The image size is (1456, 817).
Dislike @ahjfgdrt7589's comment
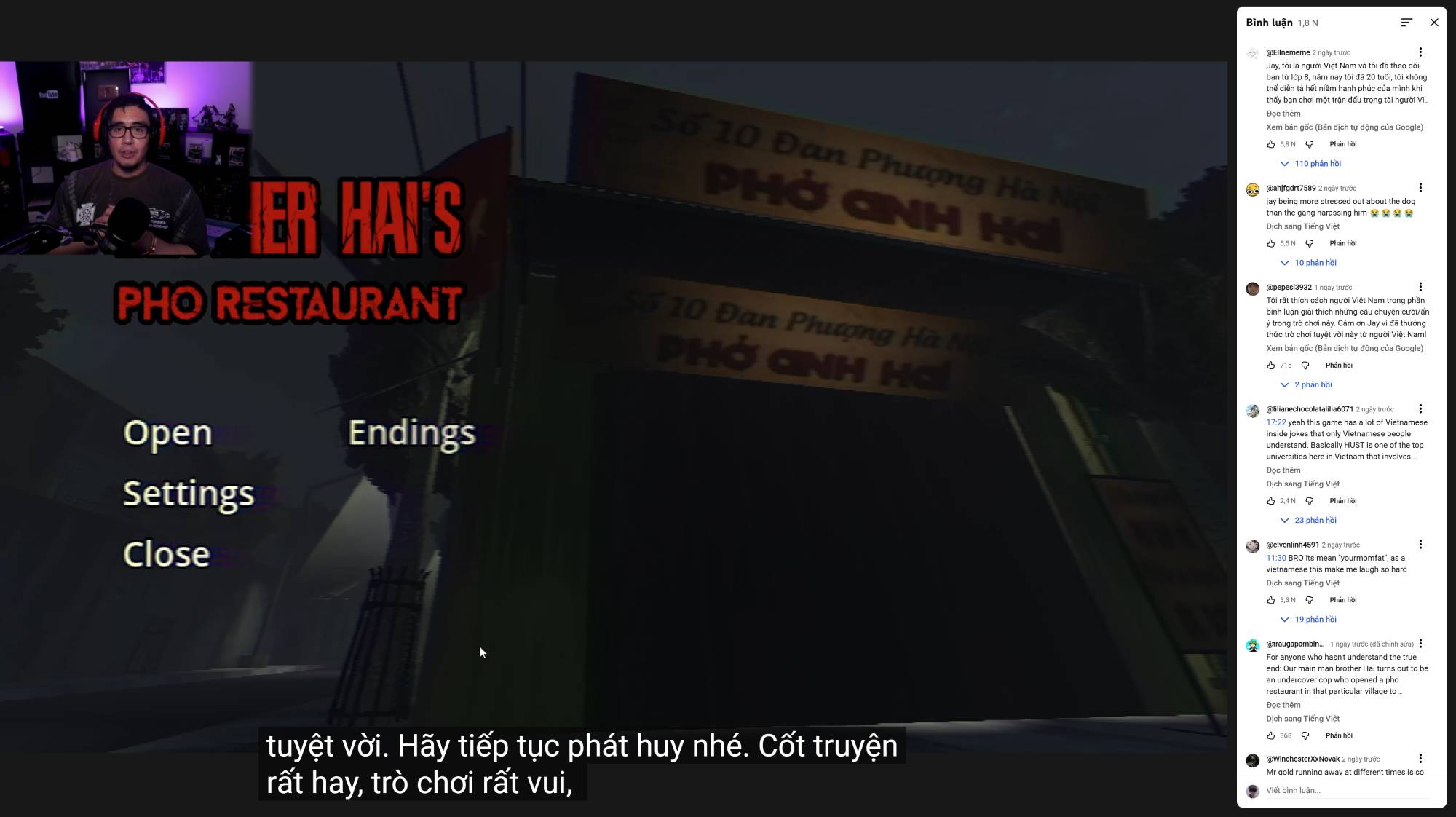pos(1310,243)
